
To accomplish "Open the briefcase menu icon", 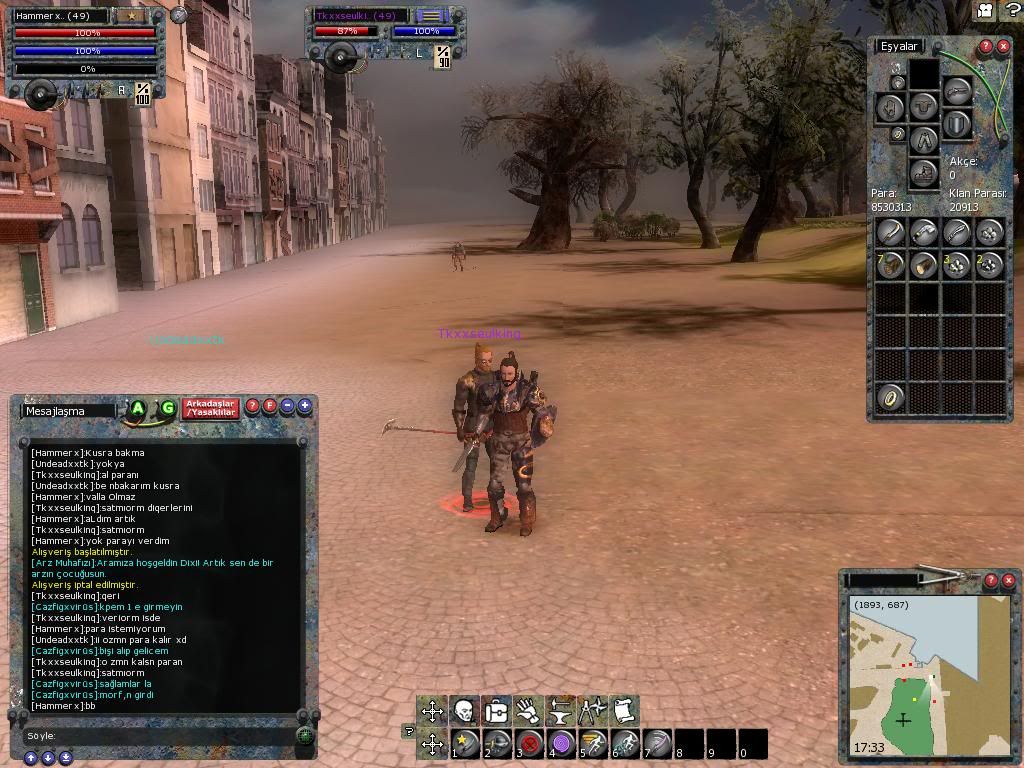I will point(496,711).
